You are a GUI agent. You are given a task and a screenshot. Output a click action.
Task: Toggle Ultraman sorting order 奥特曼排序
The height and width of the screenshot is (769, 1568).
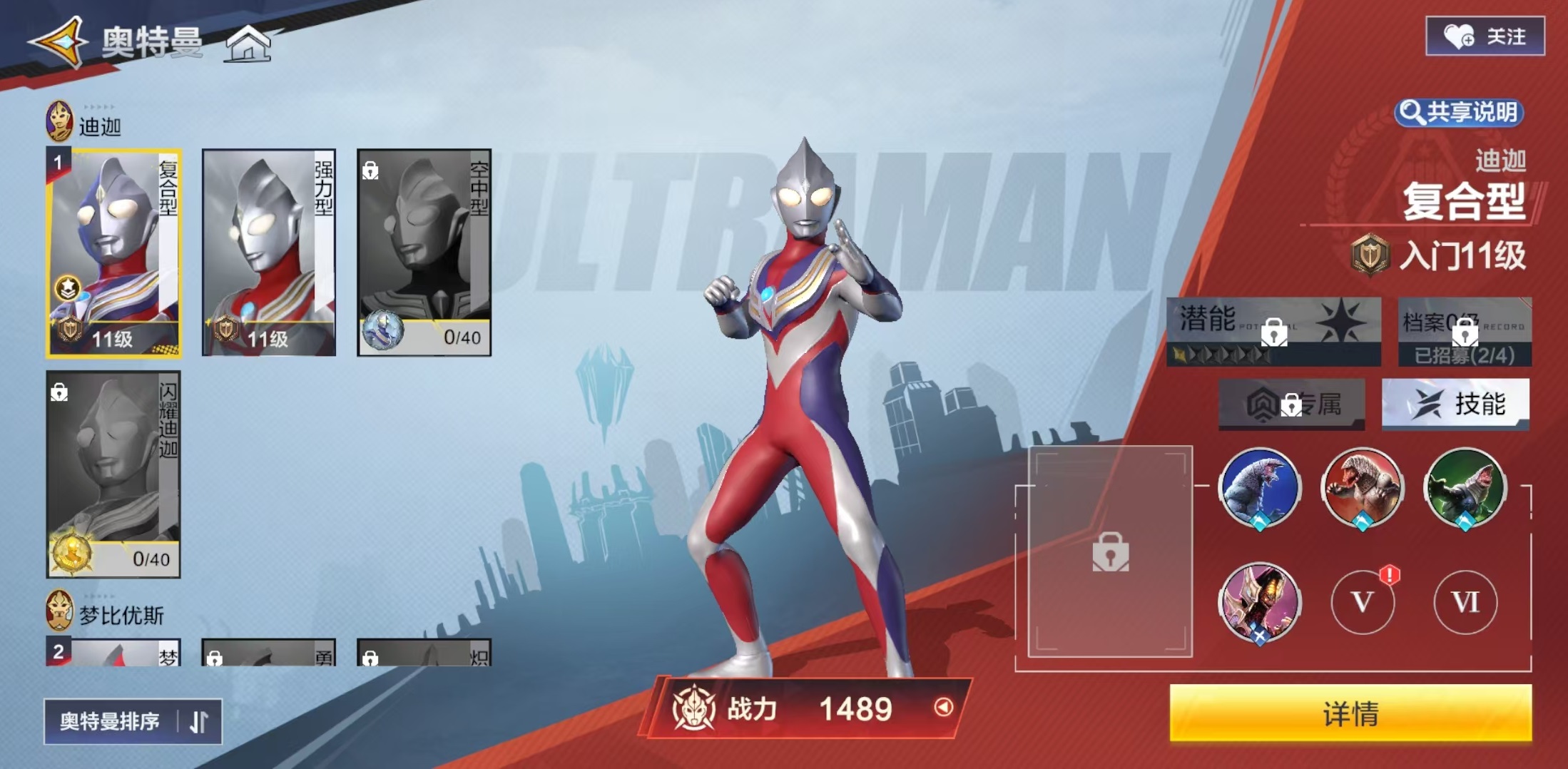132,721
